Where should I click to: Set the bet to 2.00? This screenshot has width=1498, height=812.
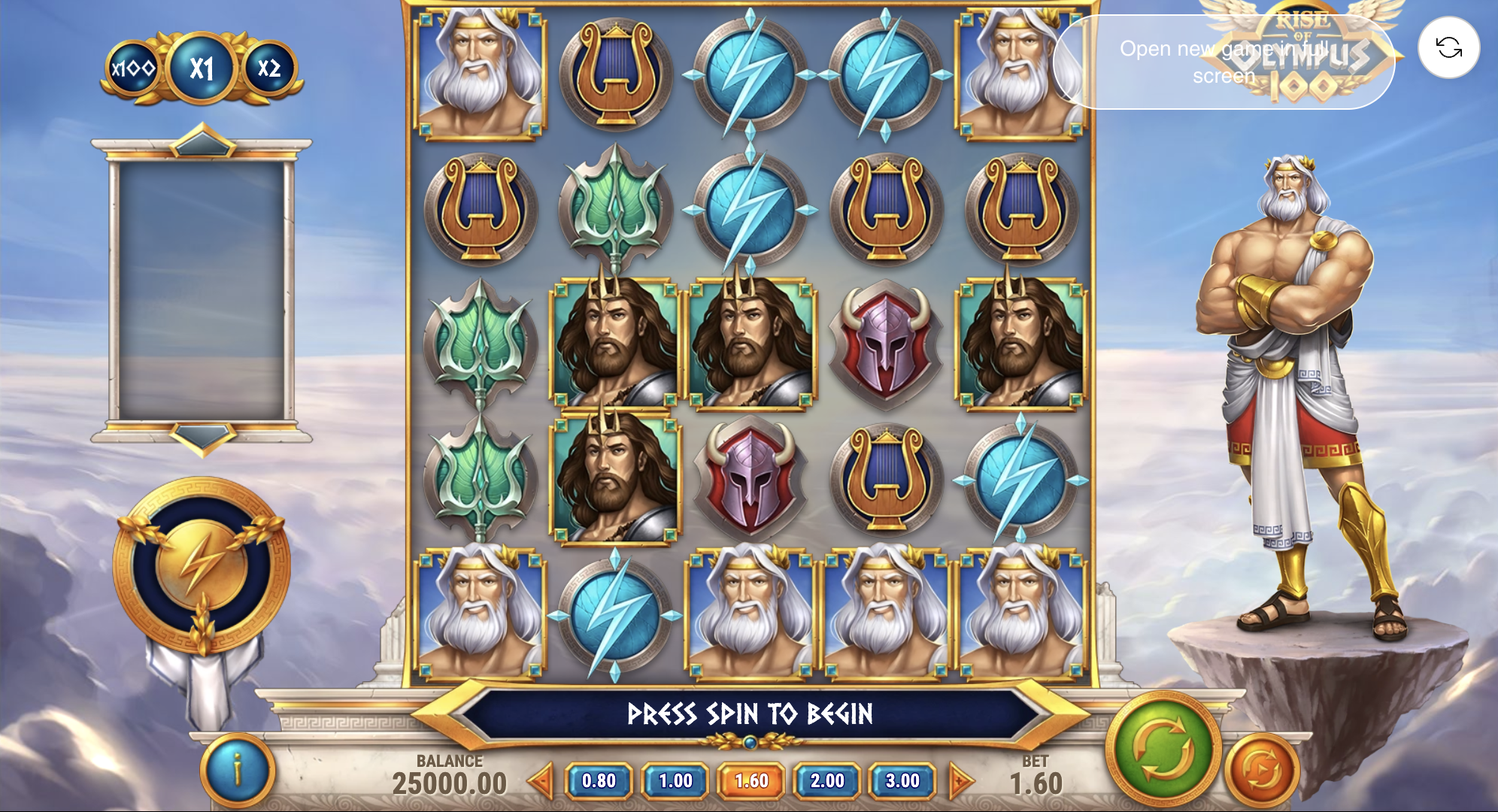tap(827, 781)
